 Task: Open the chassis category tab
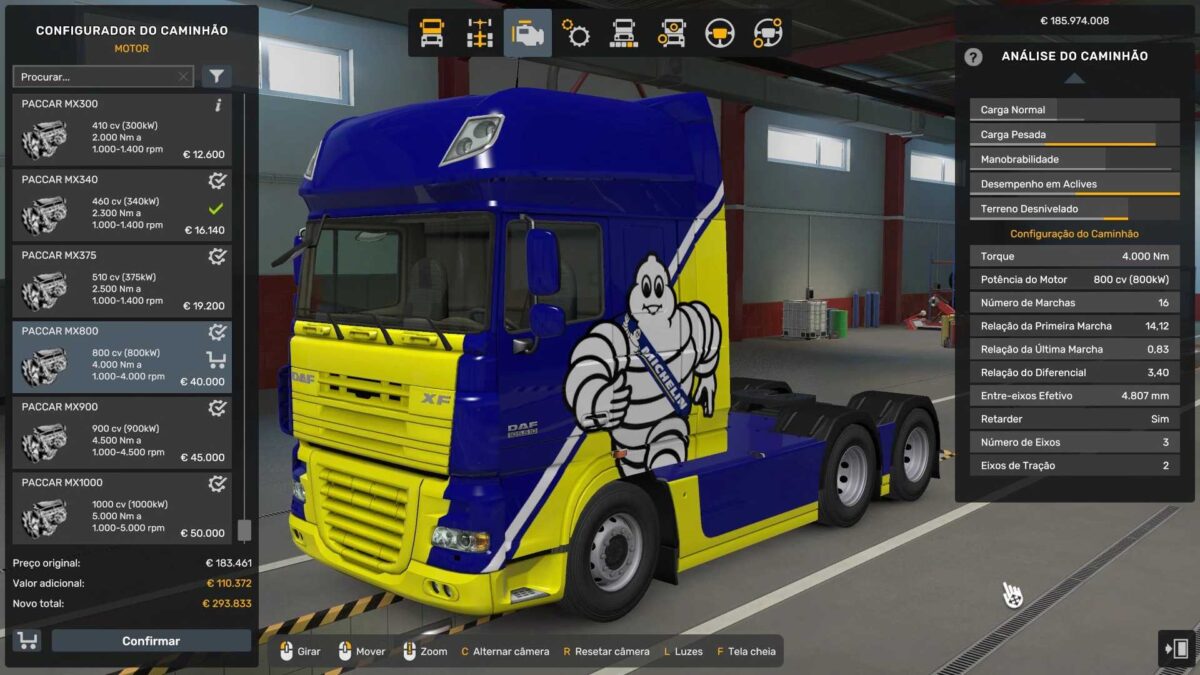[480, 33]
